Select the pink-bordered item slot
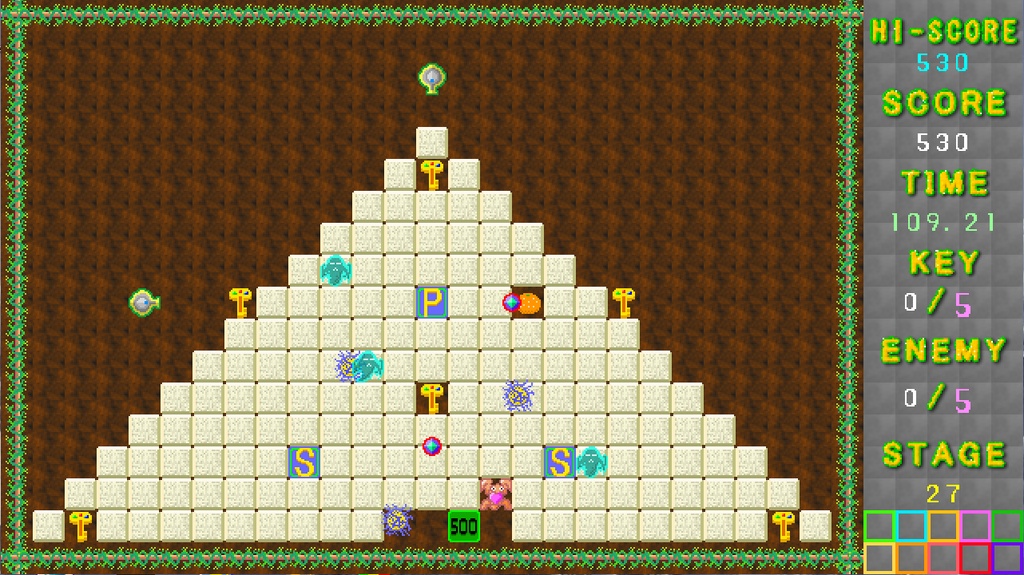The height and width of the screenshot is (575, 1024). (975, 526)
